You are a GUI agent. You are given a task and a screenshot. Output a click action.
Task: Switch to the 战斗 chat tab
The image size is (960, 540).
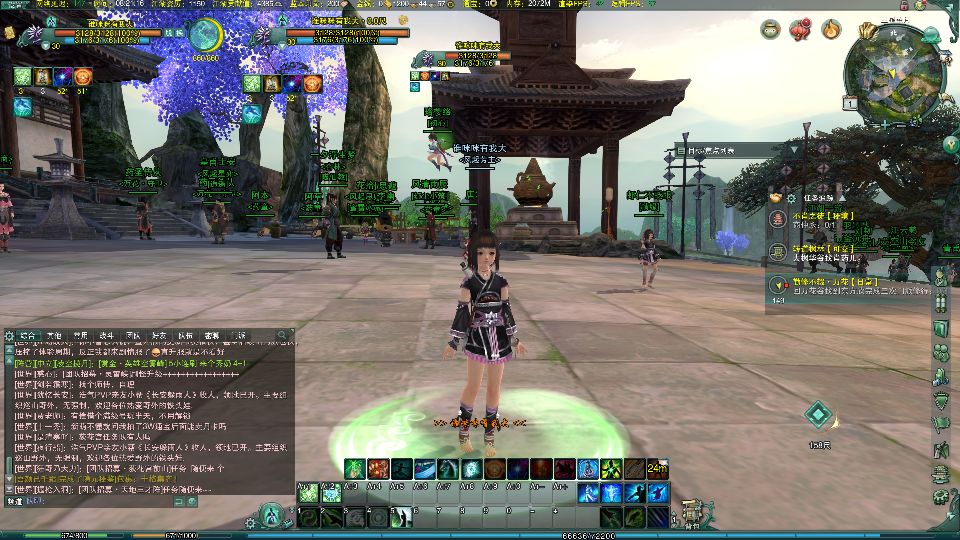coord(106,336)
